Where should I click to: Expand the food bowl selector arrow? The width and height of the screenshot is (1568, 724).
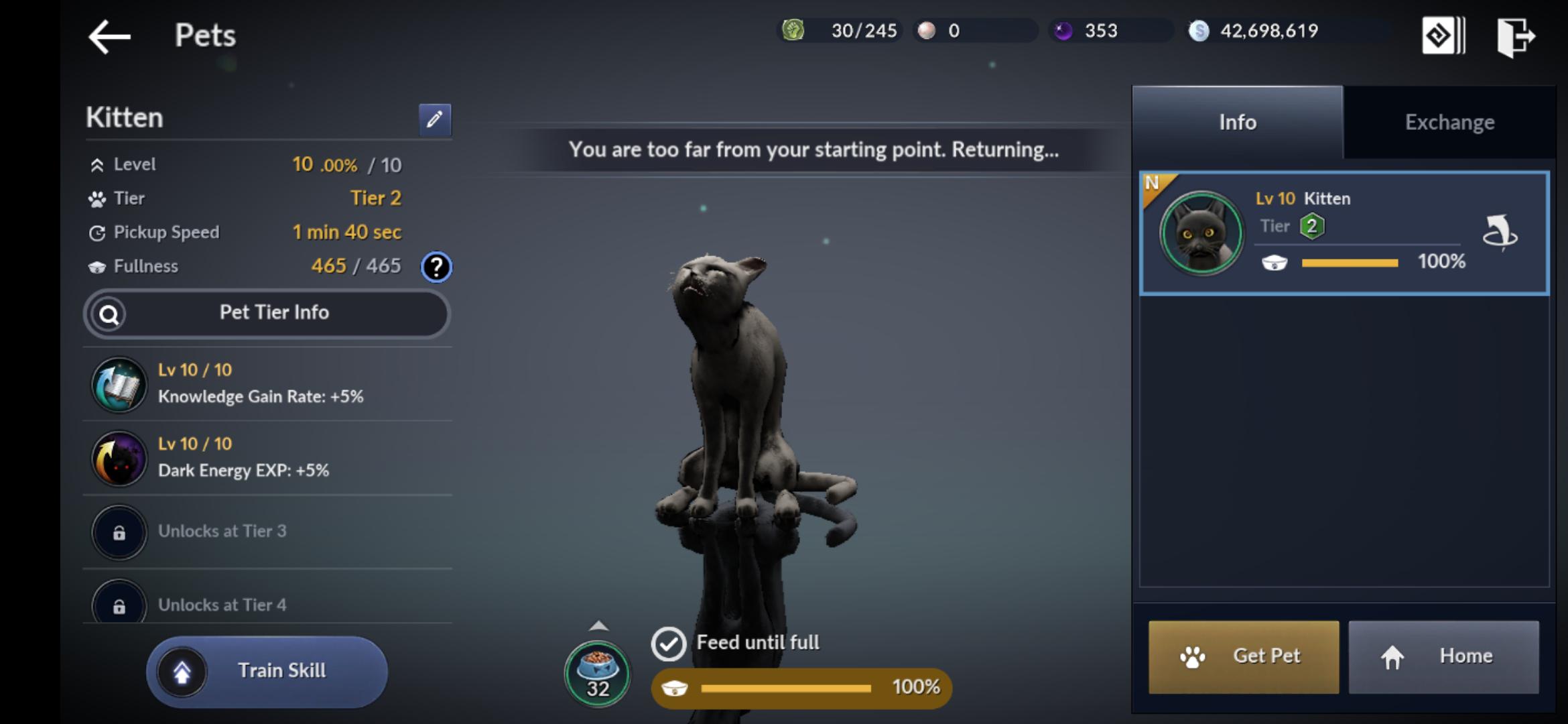pos(598,625)
